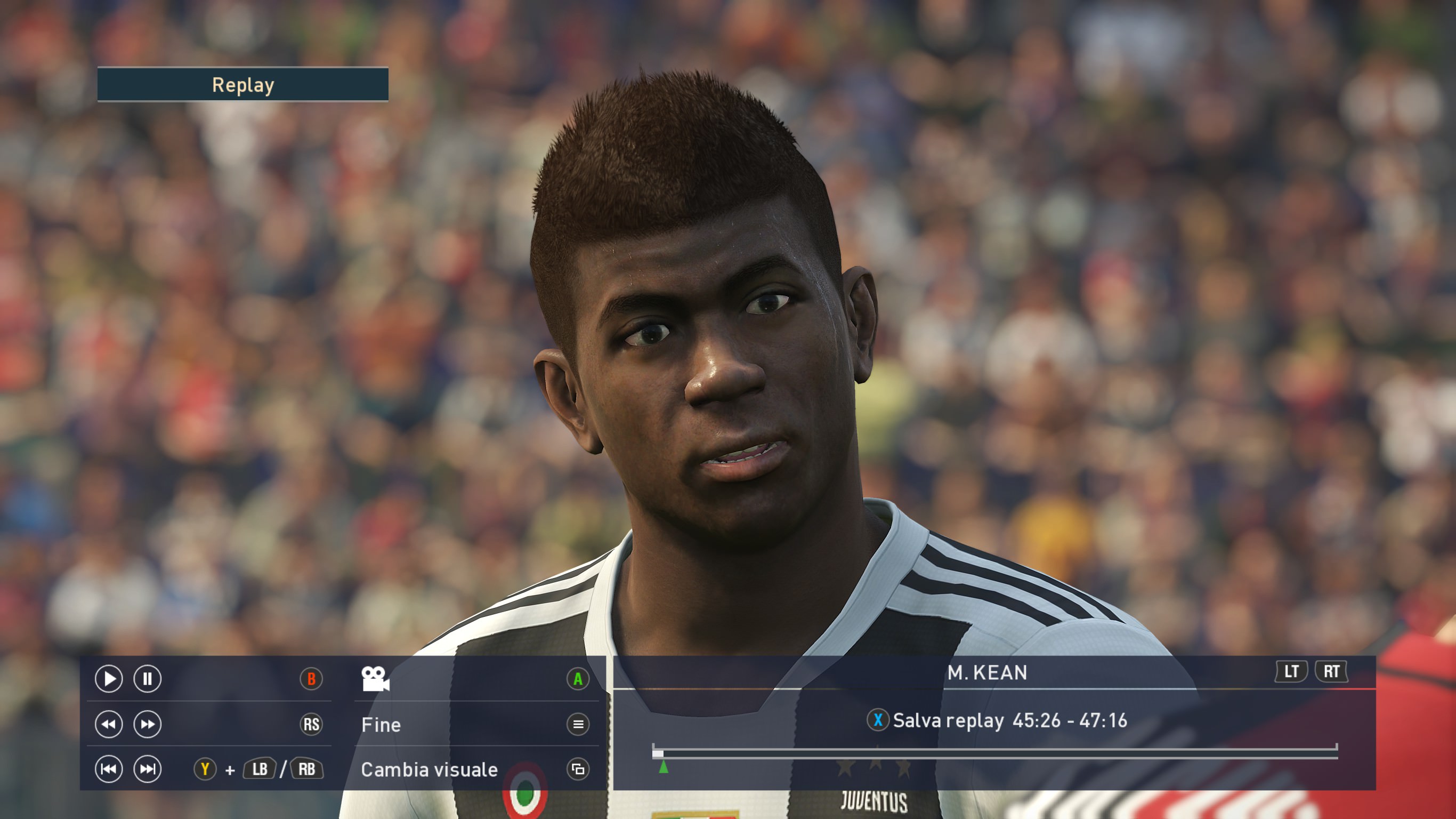Select the movie camera icon
The image size is (1456, 819).
point(375,679)
